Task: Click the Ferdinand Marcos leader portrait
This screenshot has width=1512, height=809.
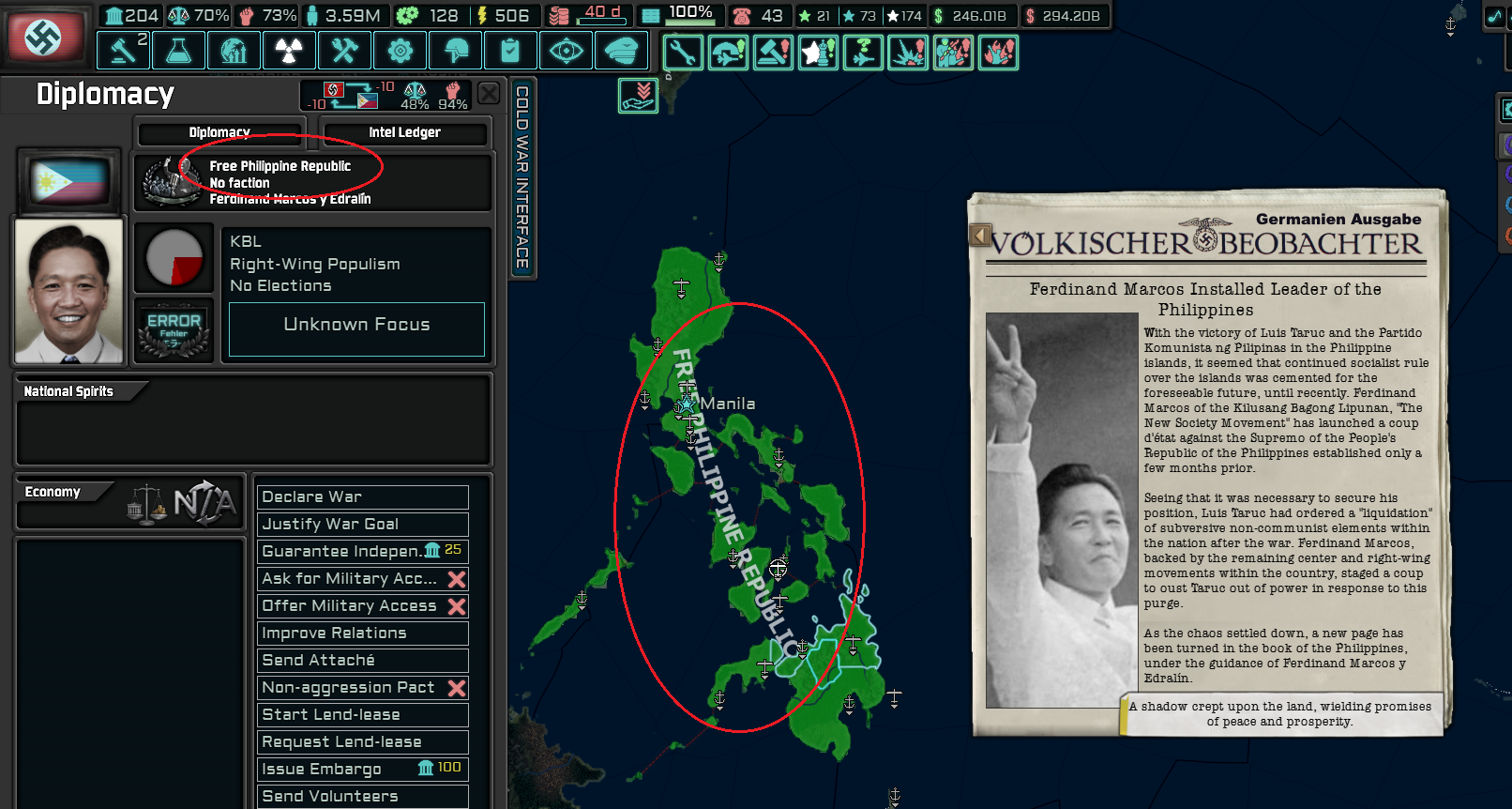Action: tap(68, 289)
